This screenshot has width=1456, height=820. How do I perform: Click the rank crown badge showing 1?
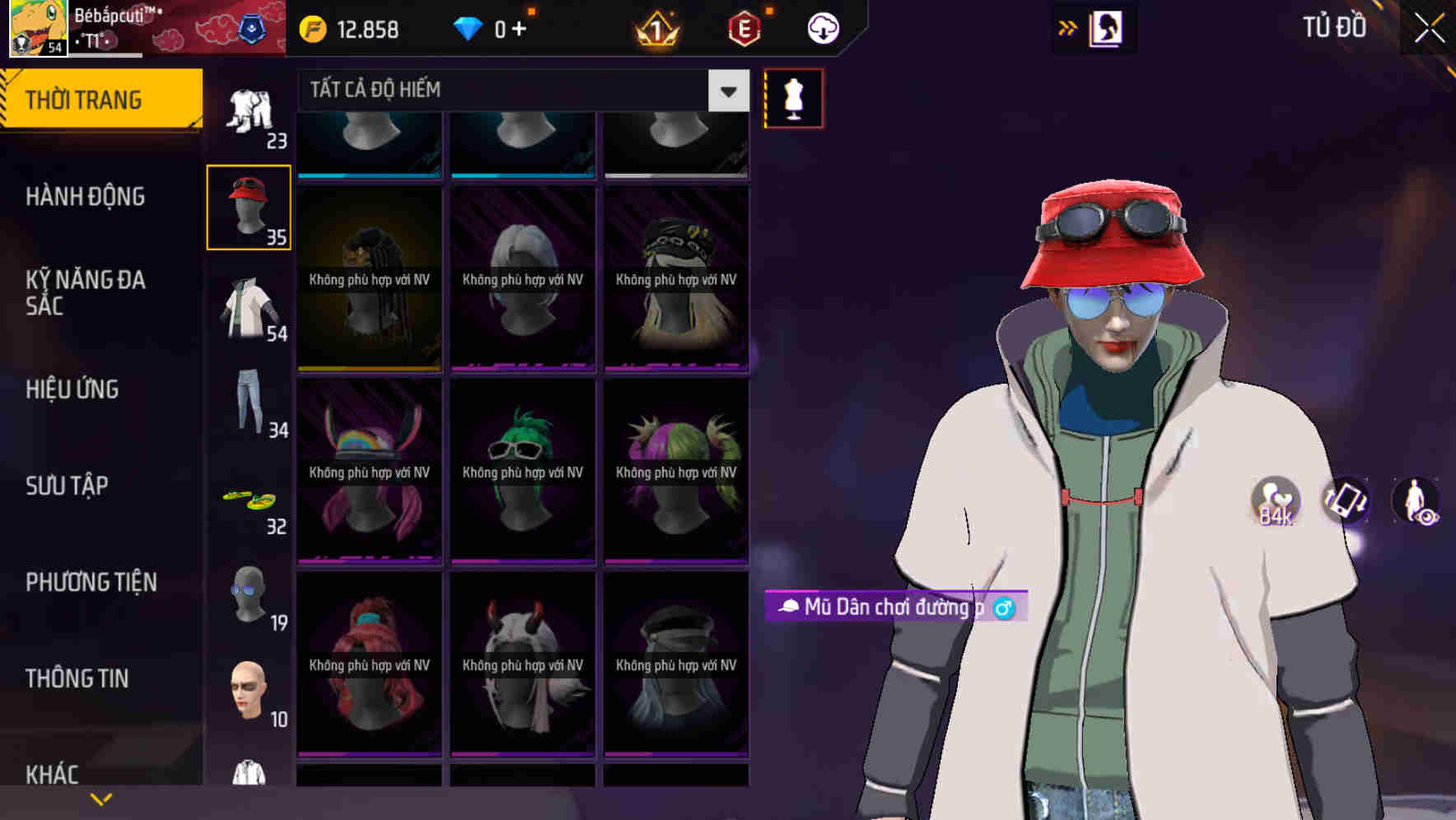click(655, 27)
